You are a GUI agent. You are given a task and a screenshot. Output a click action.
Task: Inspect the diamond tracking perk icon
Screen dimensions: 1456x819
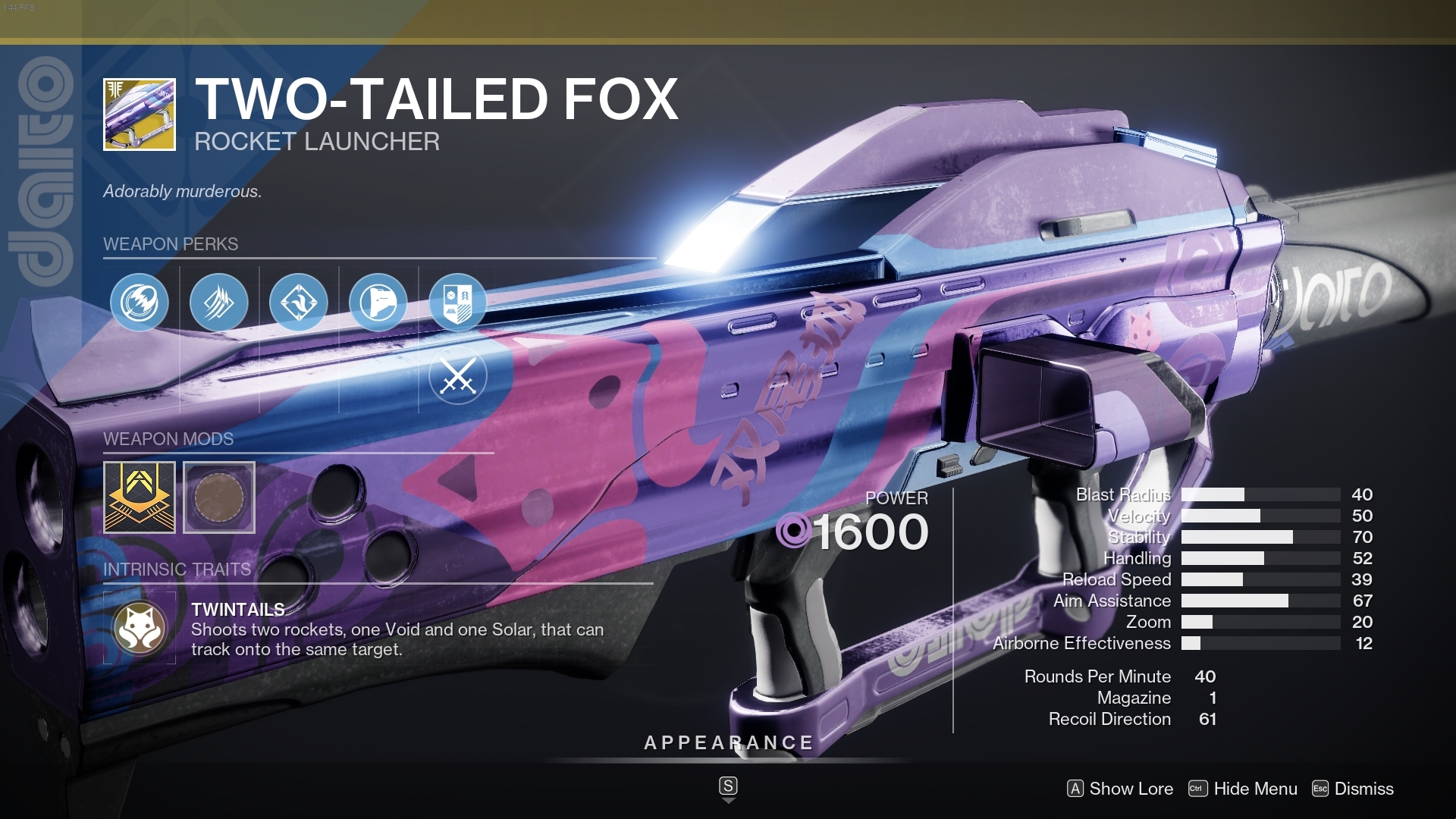(300, 302)
